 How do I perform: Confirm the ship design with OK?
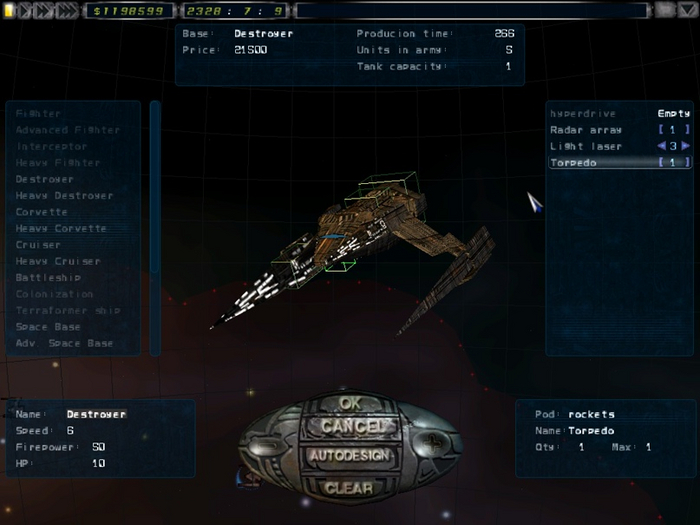[x=349, y=403]
